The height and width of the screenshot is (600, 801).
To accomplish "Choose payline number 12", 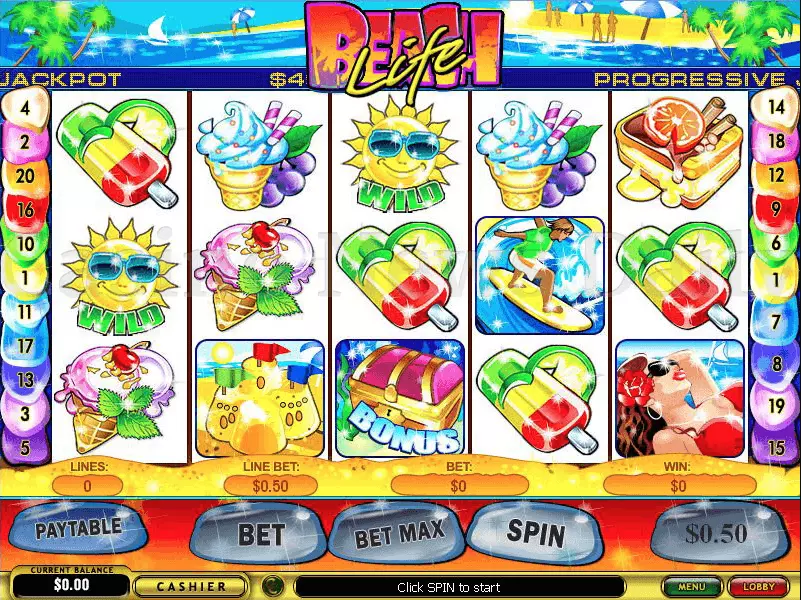I will tap(777, 175).
